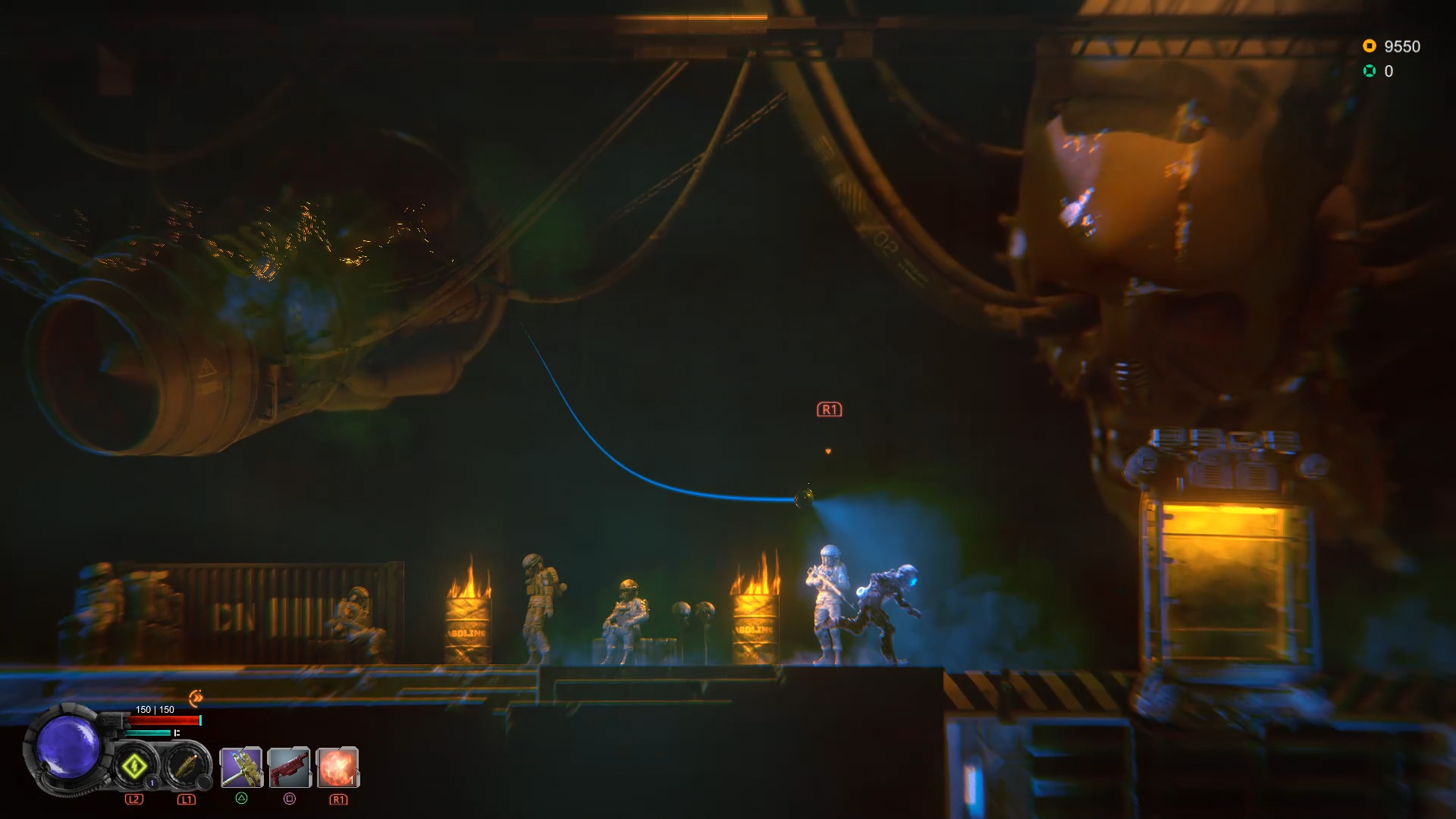
Task: Click the 9550 gold amount text
Action: tap(1404, 45)
